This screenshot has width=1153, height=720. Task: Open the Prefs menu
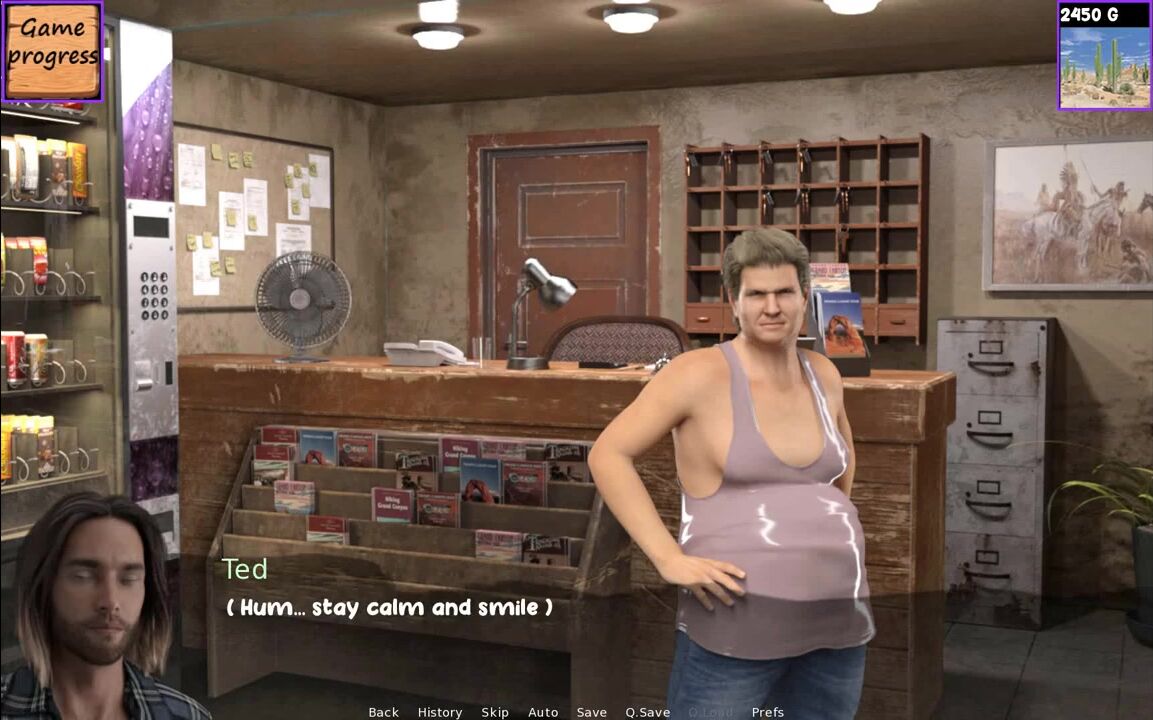[768, 712]
